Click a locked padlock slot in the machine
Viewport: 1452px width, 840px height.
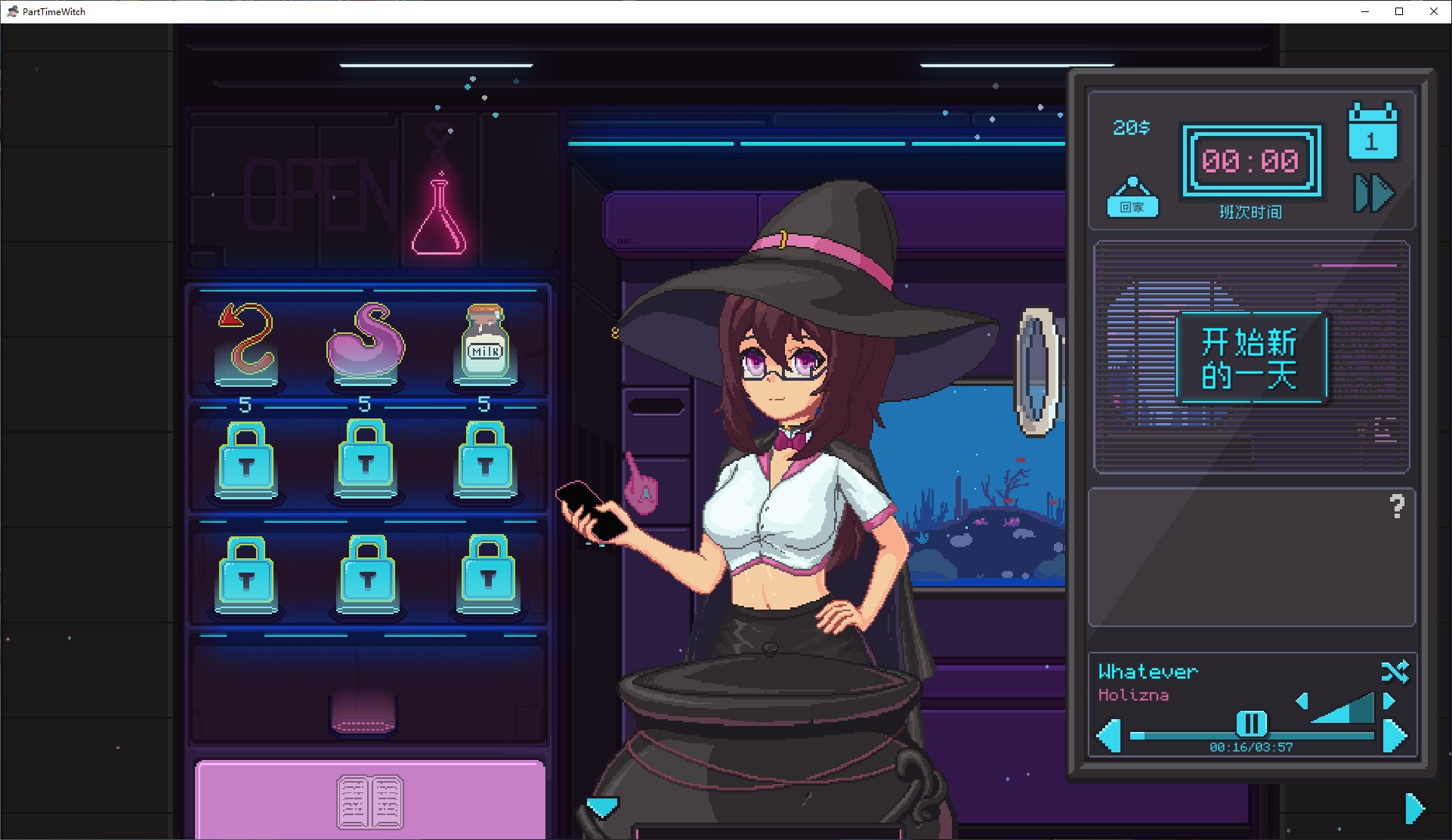point(246,461)
